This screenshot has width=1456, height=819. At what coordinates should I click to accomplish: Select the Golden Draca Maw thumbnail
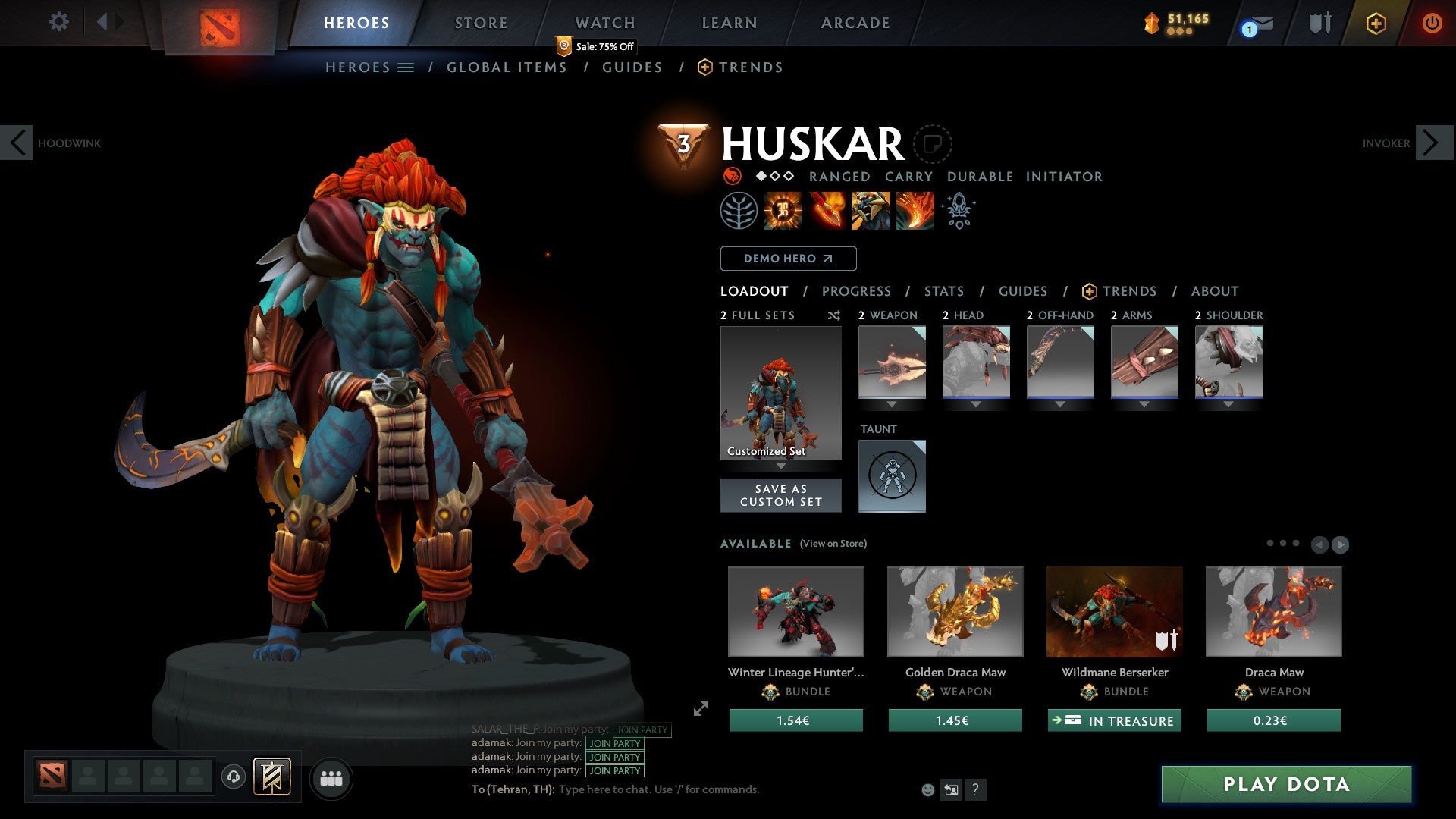(x=955, y=611)
